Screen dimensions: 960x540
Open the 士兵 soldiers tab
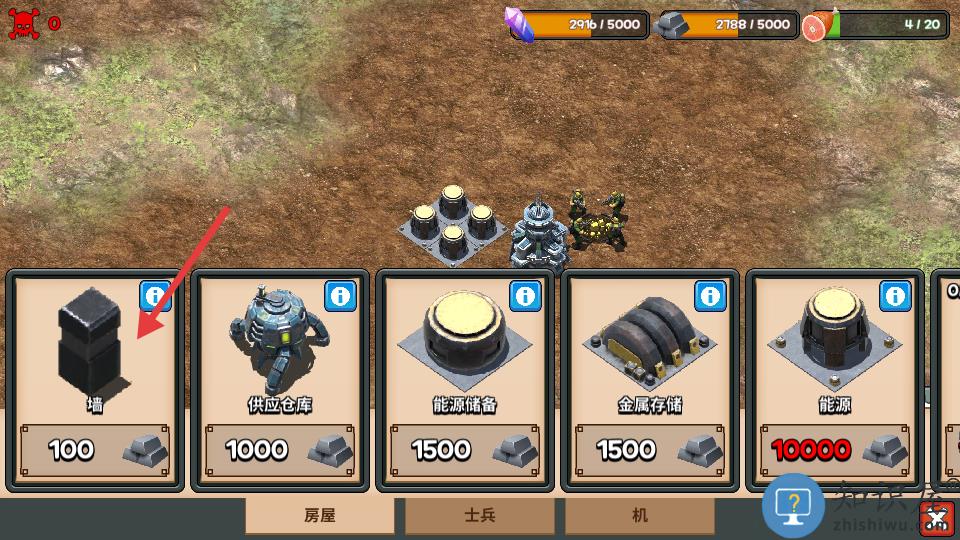click(480, 516)
